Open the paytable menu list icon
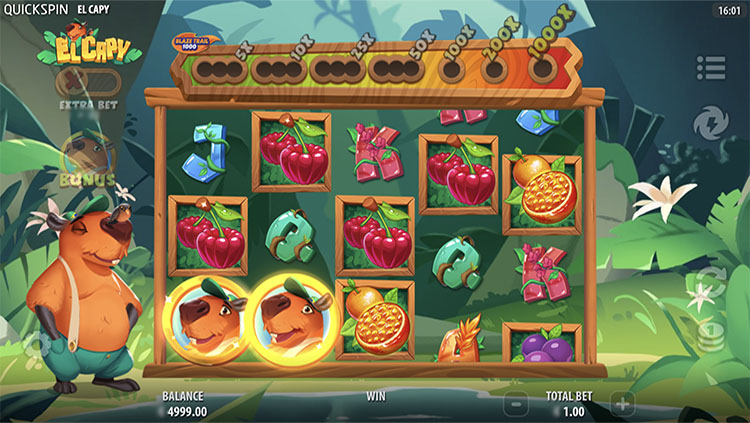The image size is (750, 423). 711,68
